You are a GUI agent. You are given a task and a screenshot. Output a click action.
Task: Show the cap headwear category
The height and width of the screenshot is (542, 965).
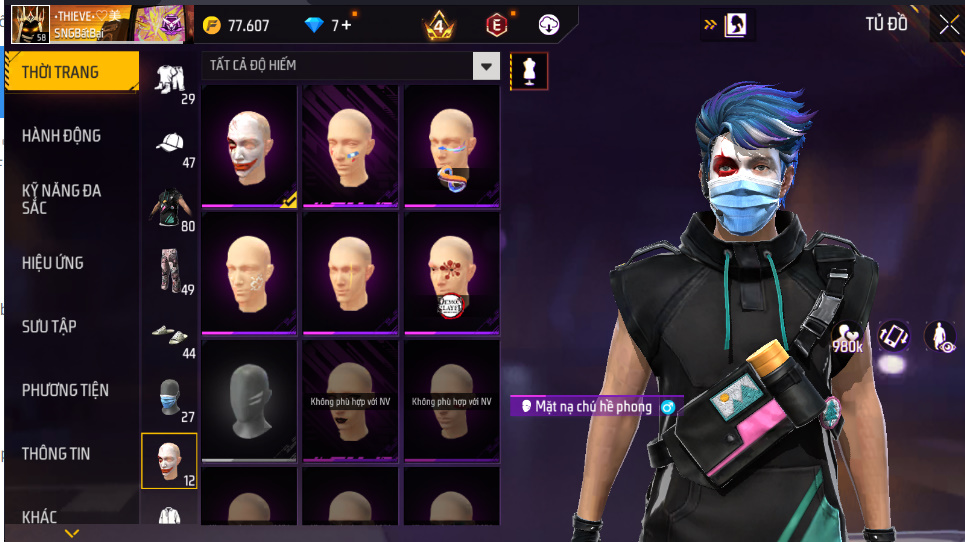pyautogui.click(x=170, y=143)
